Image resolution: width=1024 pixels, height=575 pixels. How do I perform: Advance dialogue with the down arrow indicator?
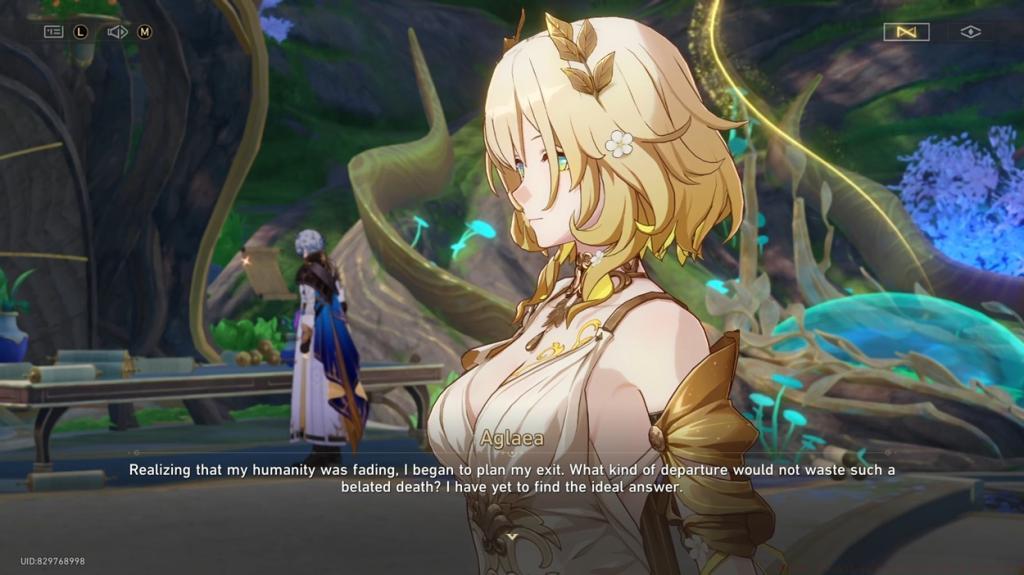click(x=512, y=536)
